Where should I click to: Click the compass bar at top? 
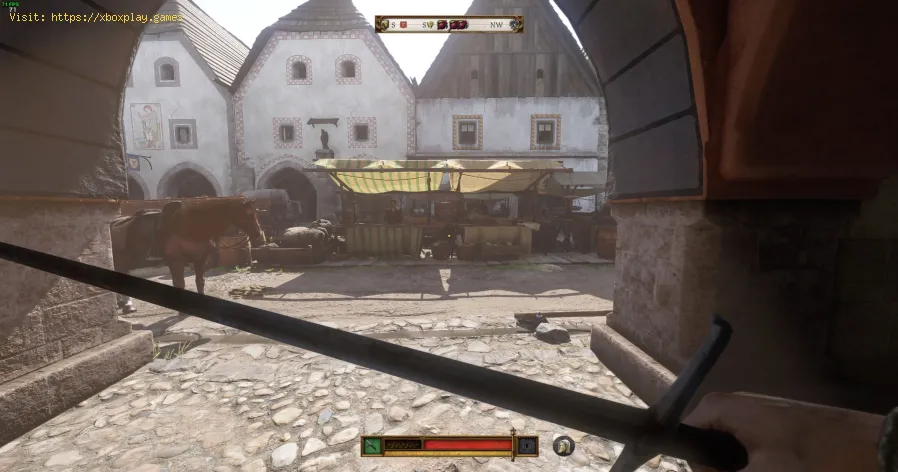(449, 24)
